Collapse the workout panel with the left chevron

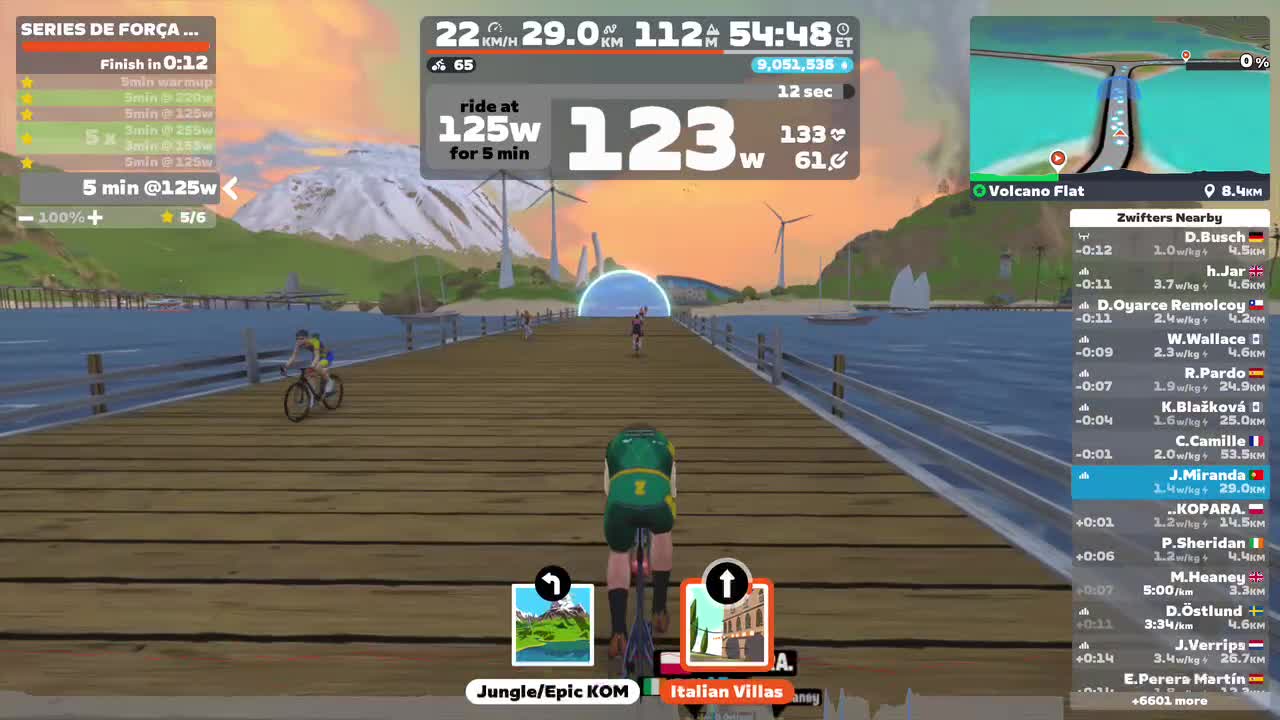[x=230, y=188]
